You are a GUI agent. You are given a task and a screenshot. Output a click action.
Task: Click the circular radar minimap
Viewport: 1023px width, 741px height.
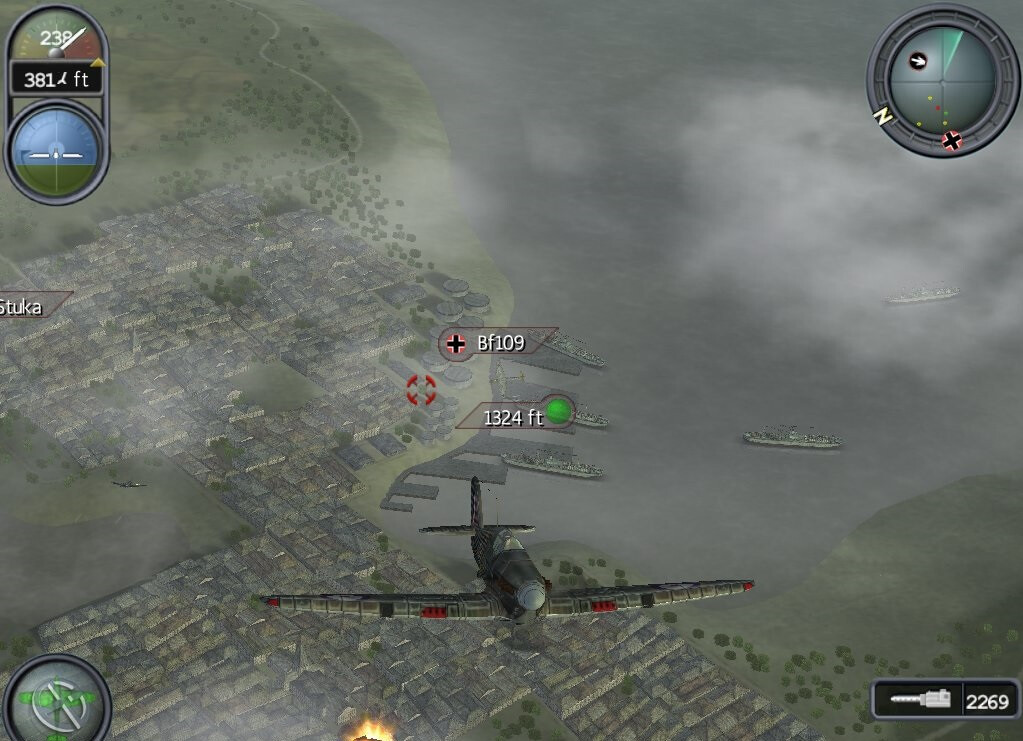pos(941,79)
